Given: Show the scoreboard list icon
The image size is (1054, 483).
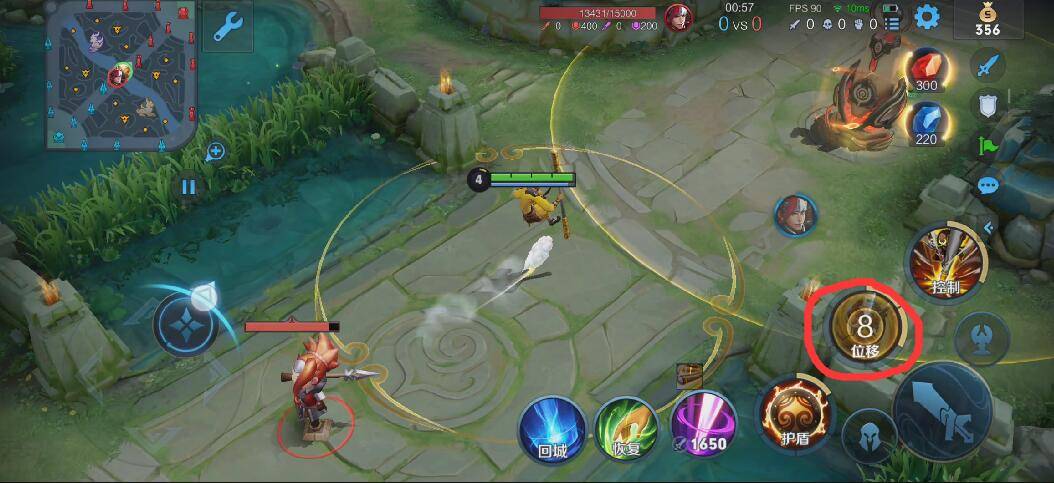Looking at the screenshot, I should [x=893, y=19].
